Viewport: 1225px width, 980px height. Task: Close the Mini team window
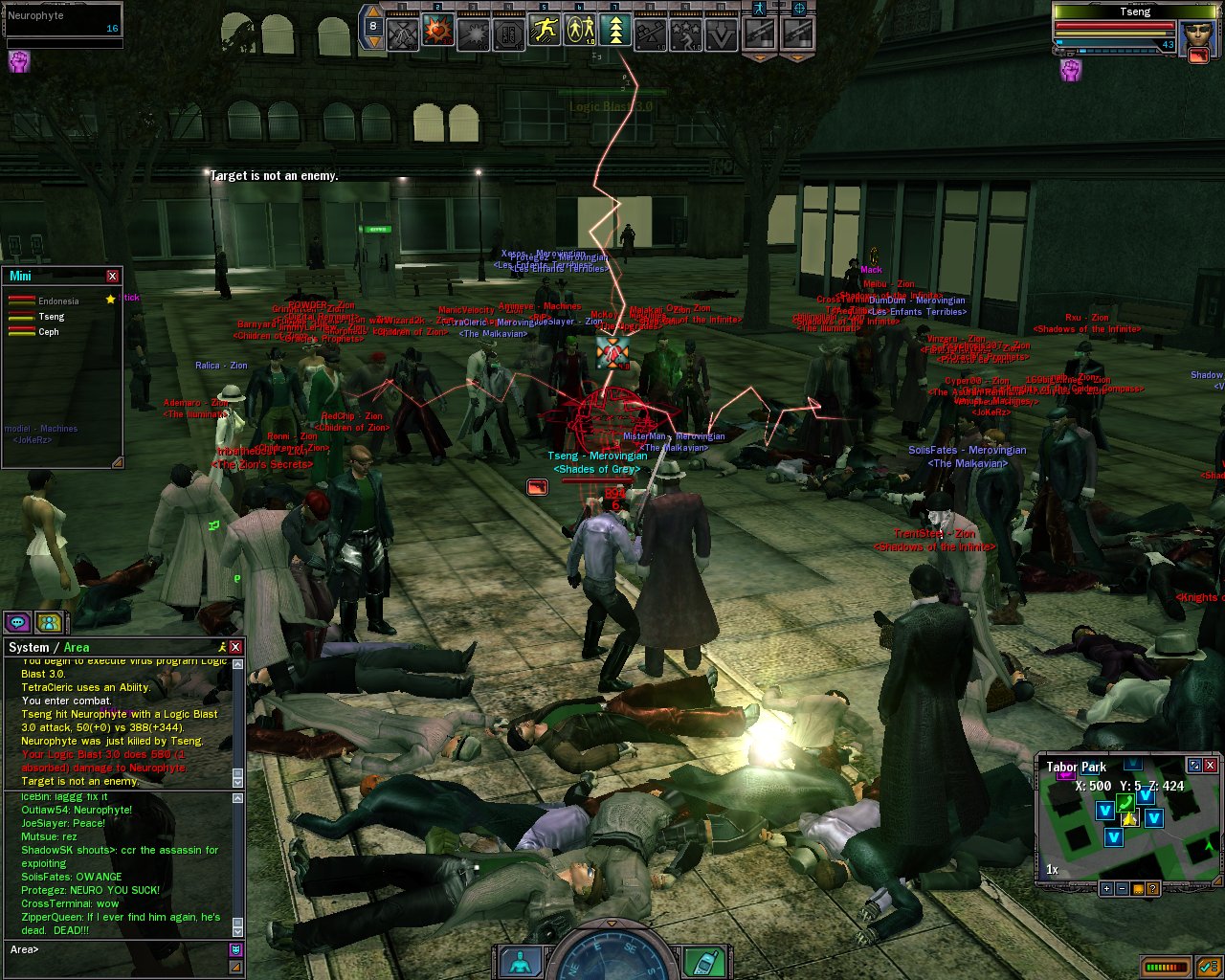pyautogui.click(x=112, y=276)
